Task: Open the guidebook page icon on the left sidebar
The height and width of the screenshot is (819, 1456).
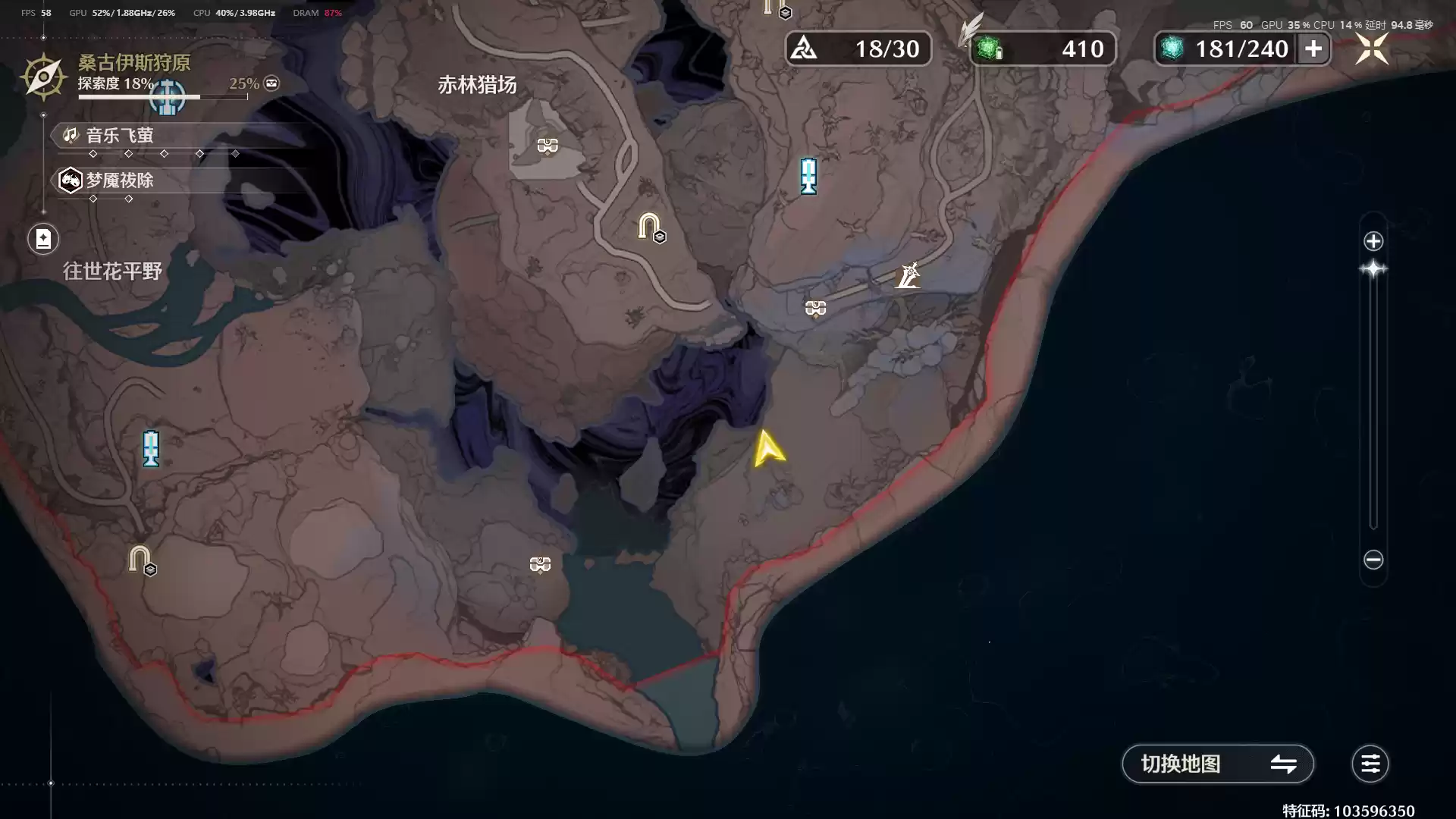Action: [43, 239]
